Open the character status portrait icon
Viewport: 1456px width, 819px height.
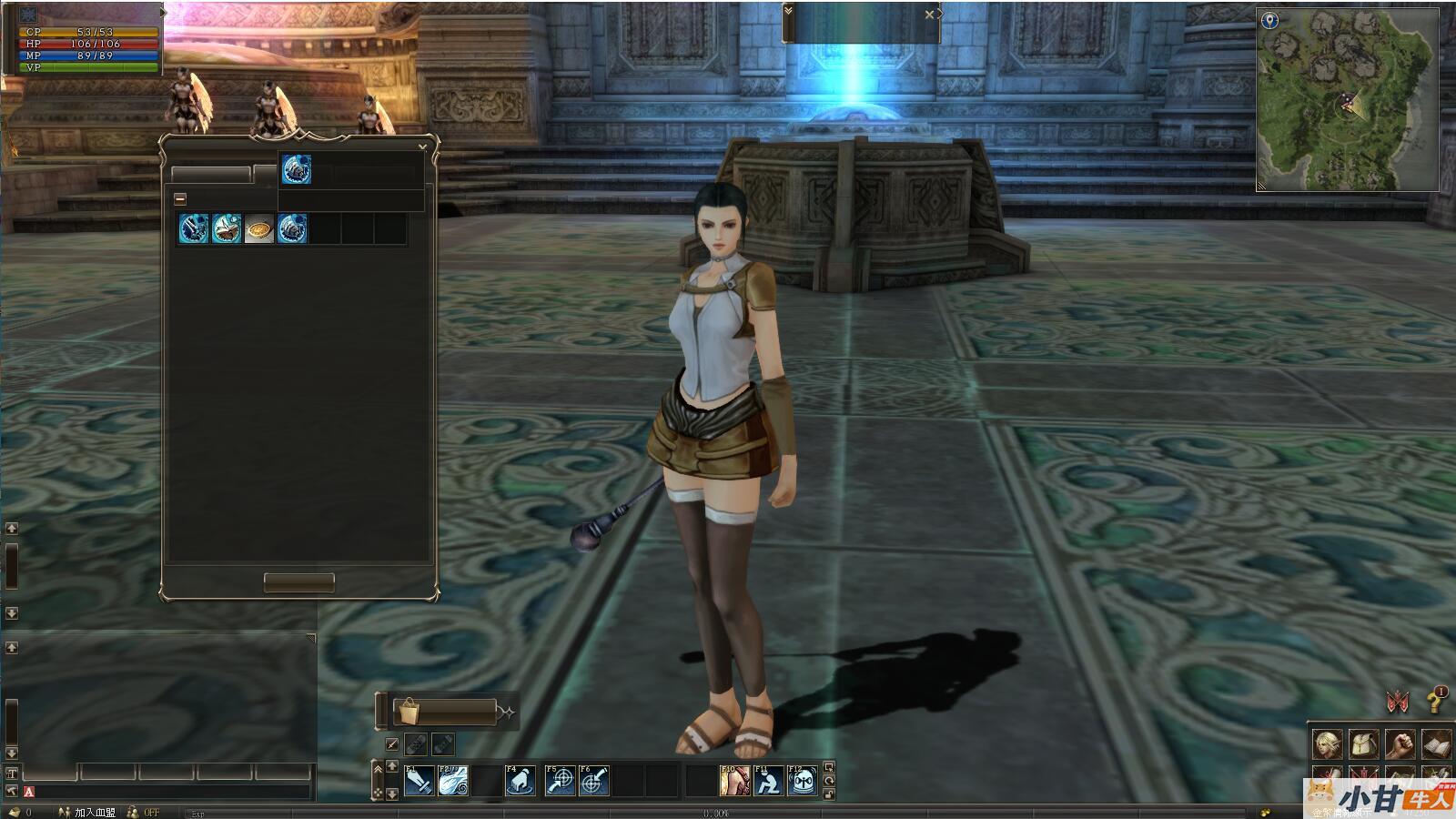click(x=1327, y=744)
